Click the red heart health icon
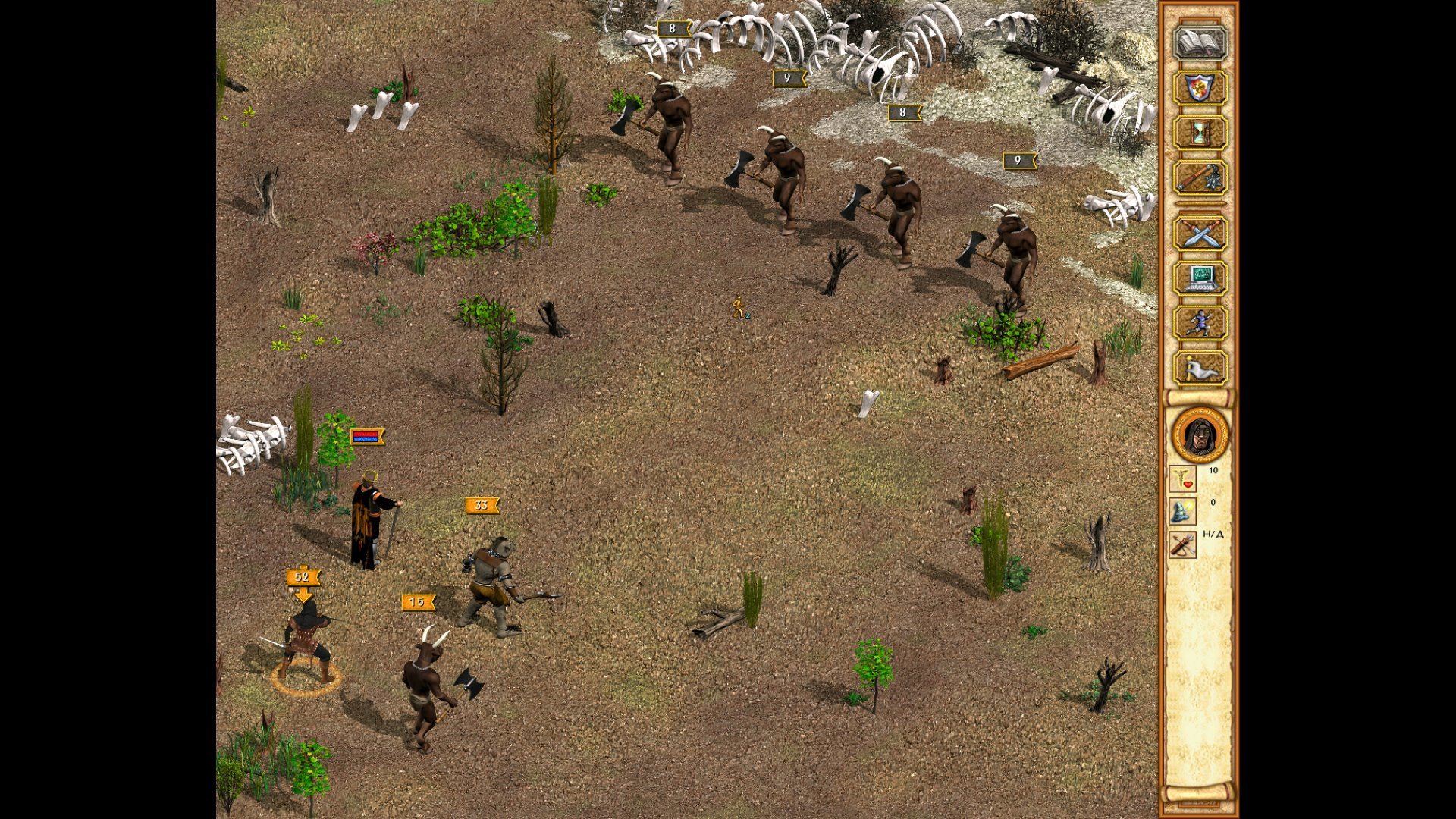 pyautogui.click(x=1182, y=479)
